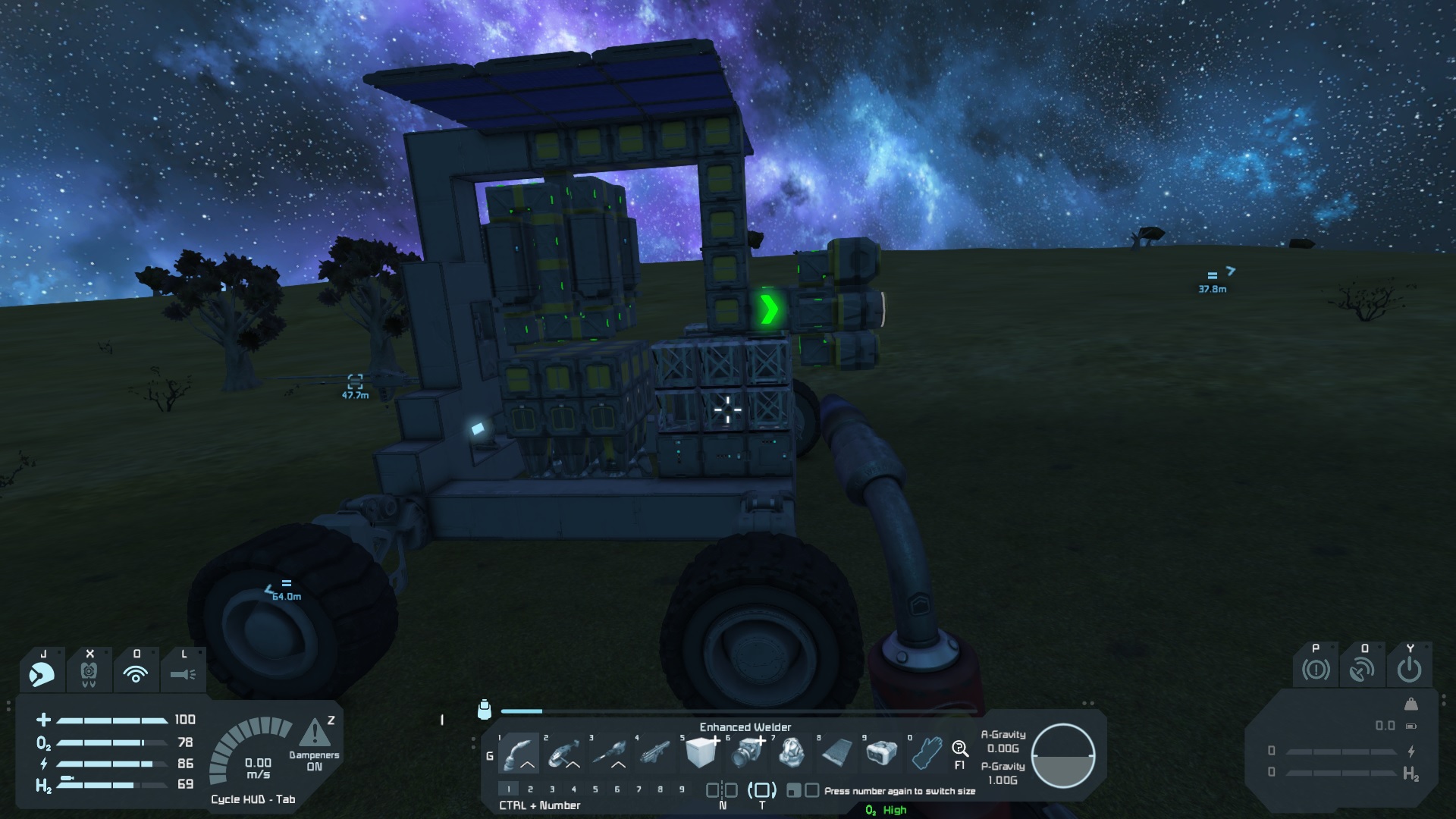Switch to toolbar page 2
1456x819 pixels.
click(530, 789)
